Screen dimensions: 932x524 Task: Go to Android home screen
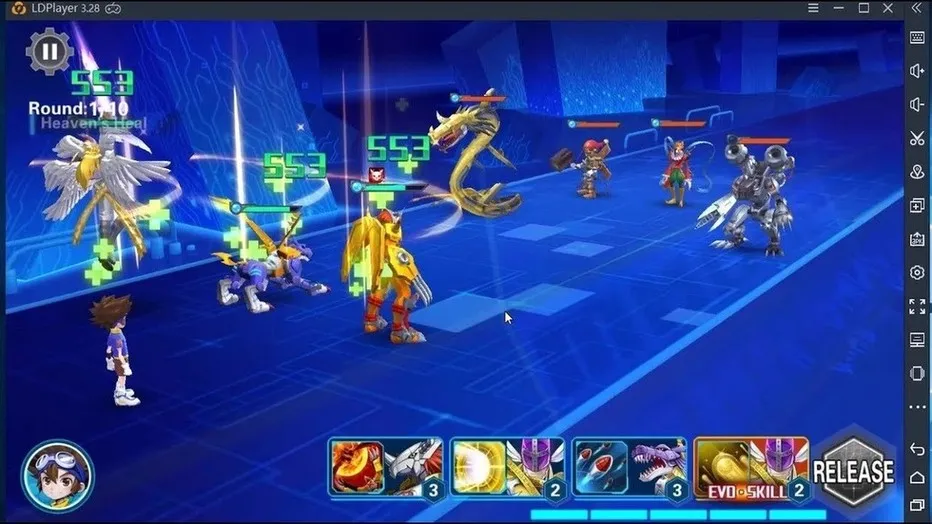click(917, 477)
